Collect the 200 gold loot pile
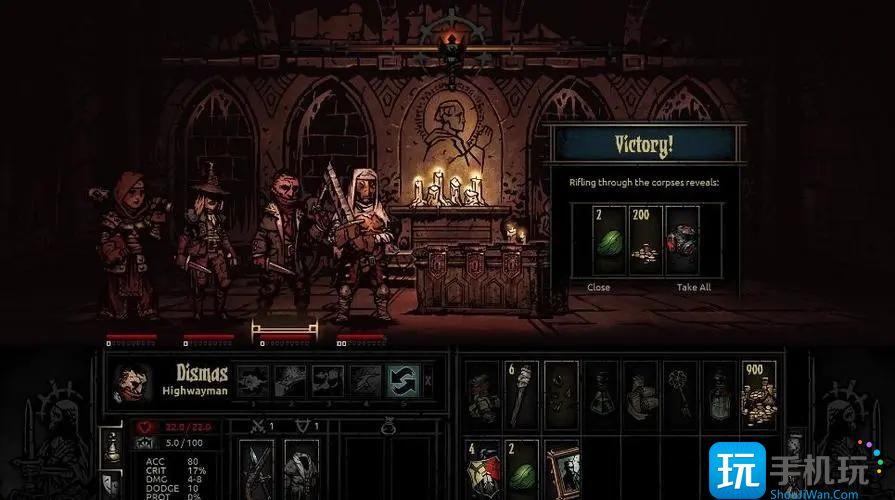The width and height of the screenshot is (895, 500). pos(645,241)
